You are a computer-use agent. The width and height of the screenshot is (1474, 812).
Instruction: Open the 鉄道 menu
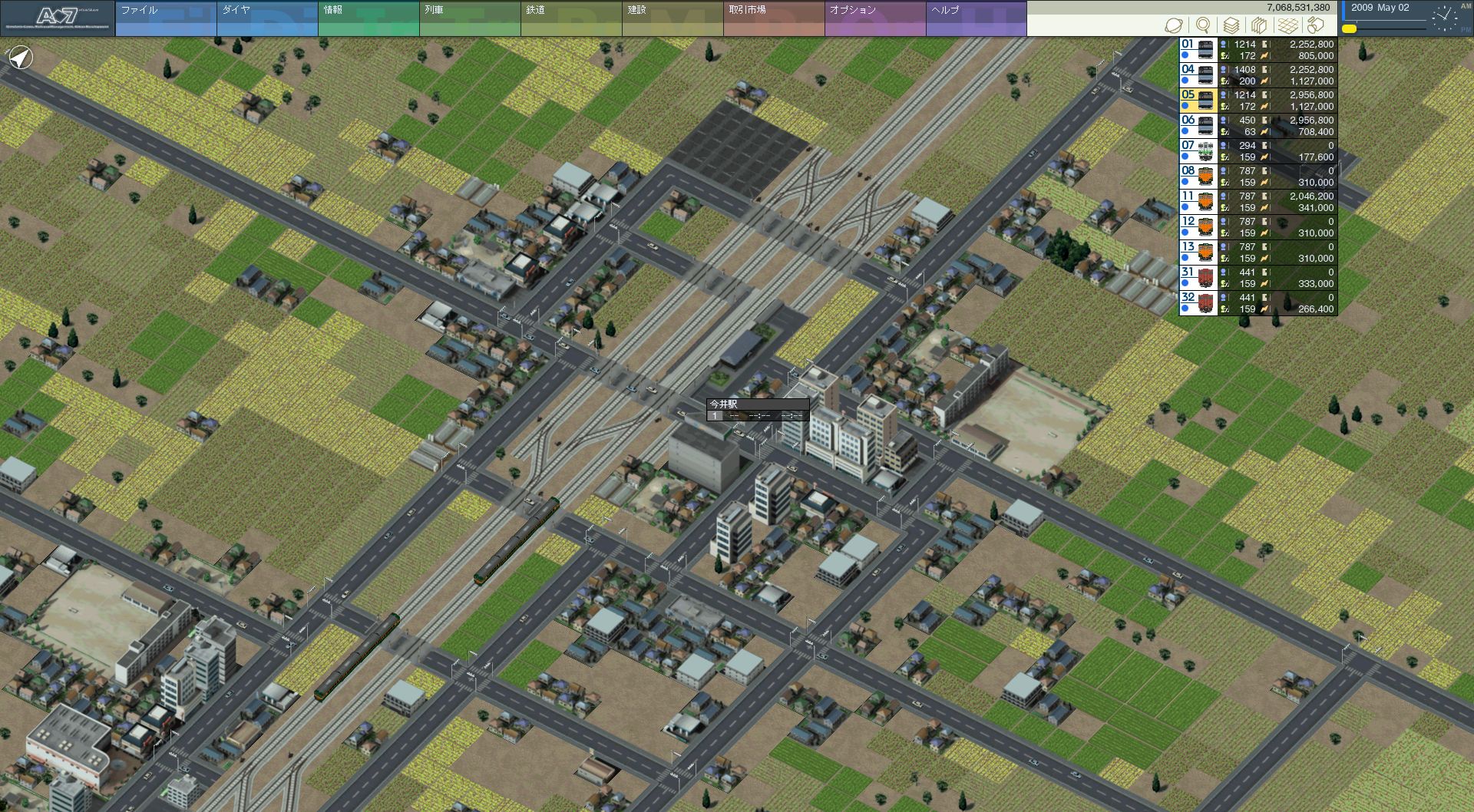(570, 18)
